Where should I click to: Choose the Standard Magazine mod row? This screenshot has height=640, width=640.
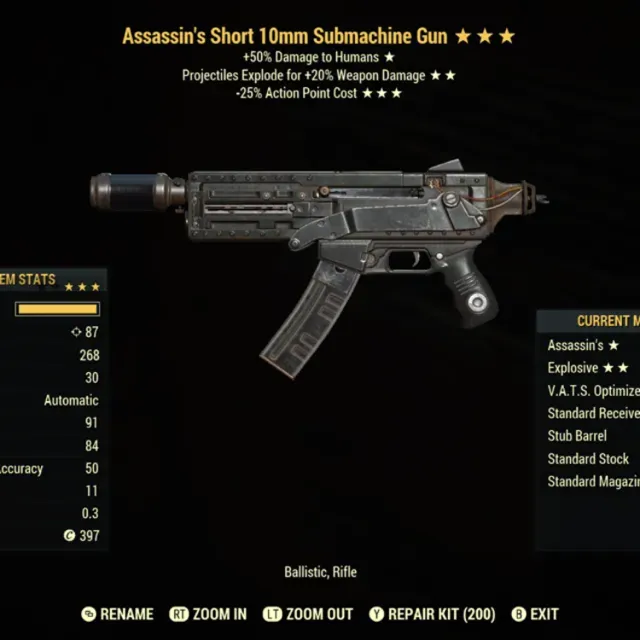(x=592, y=482)
